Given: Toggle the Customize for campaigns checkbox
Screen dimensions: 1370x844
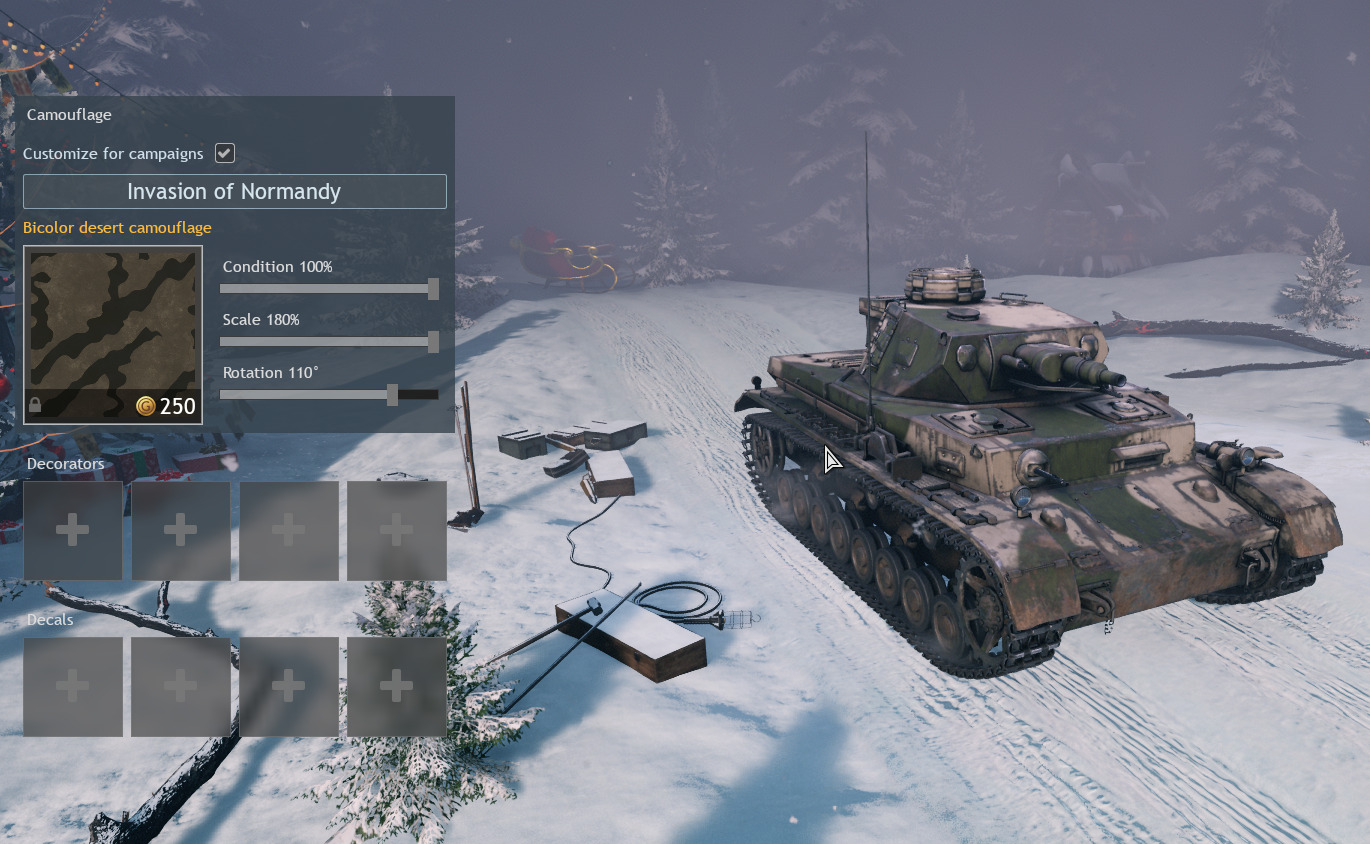Looking at the screenshot, I should (x=225, y=153).
